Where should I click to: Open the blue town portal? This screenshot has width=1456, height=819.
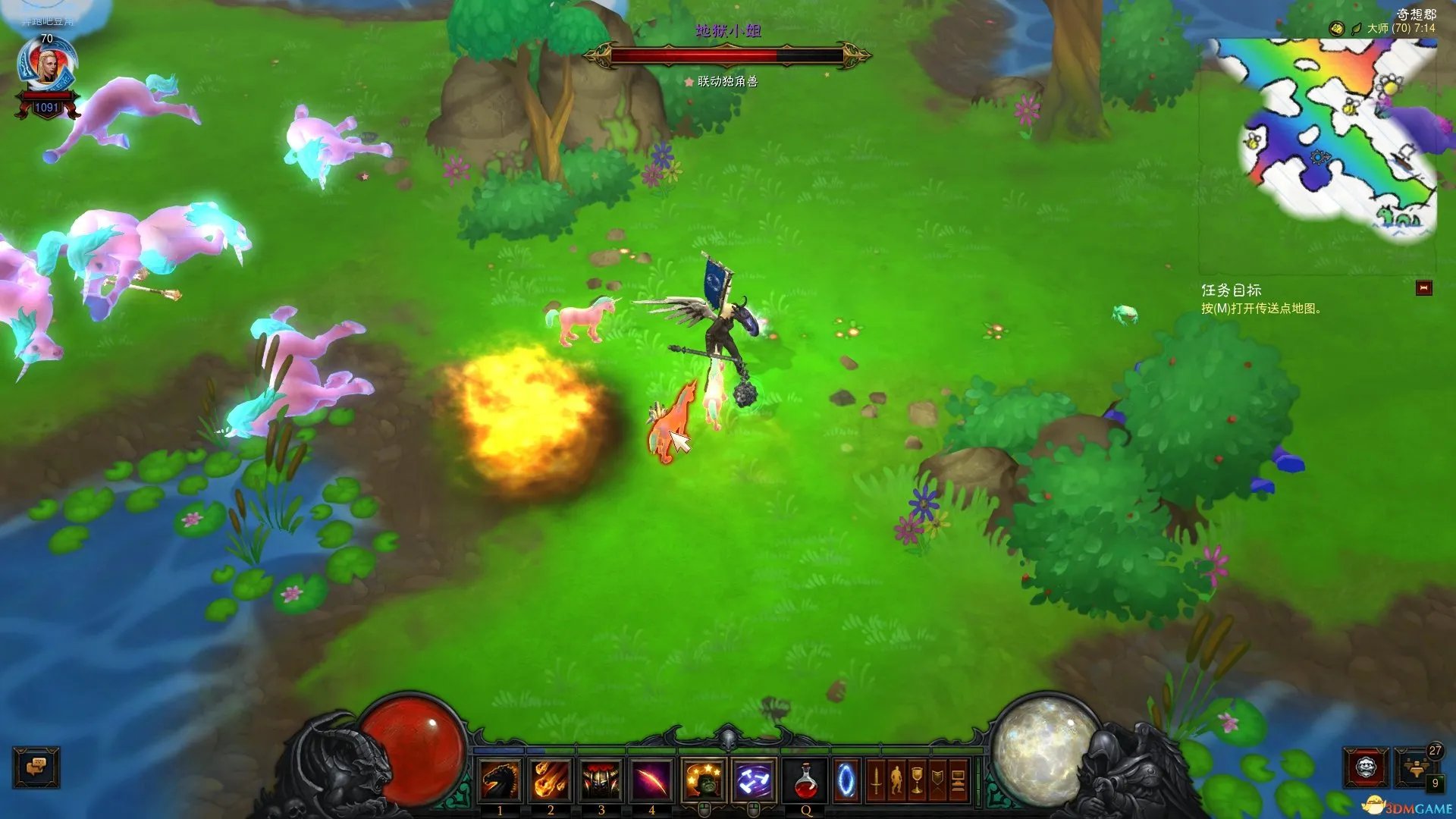tap(846, 780)
